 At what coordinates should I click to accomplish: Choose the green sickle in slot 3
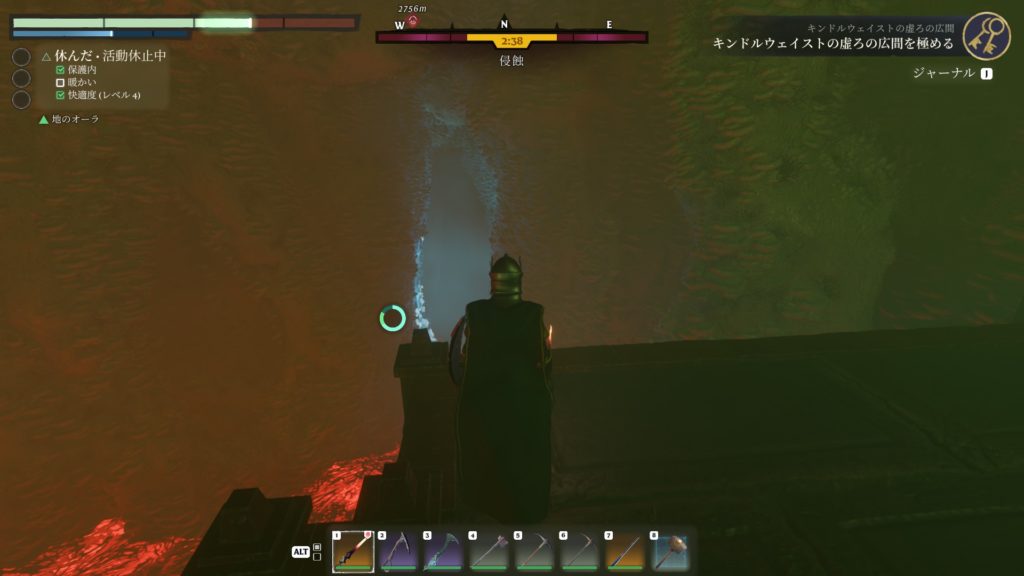pyautogui.click(x=443, y=553)
